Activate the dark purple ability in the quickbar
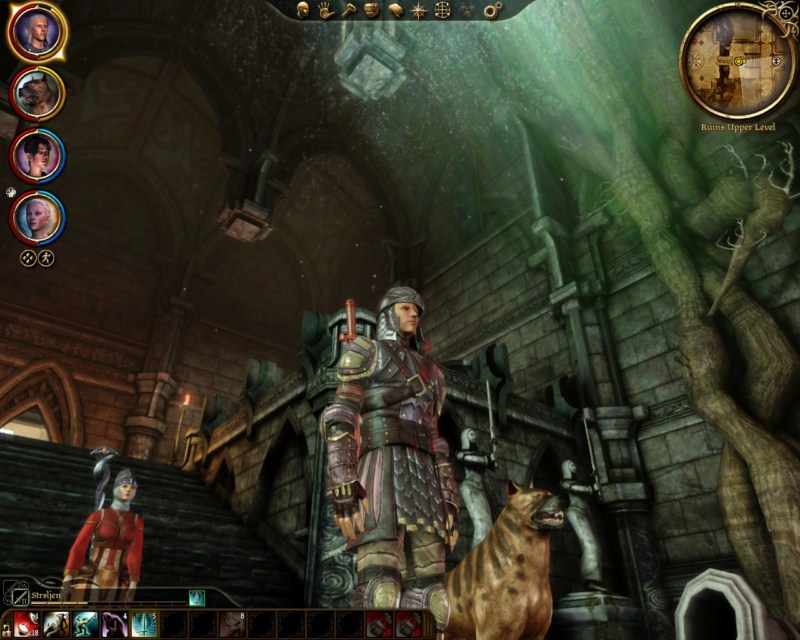This screenshot has width=800, height=640. coord(112,624)
